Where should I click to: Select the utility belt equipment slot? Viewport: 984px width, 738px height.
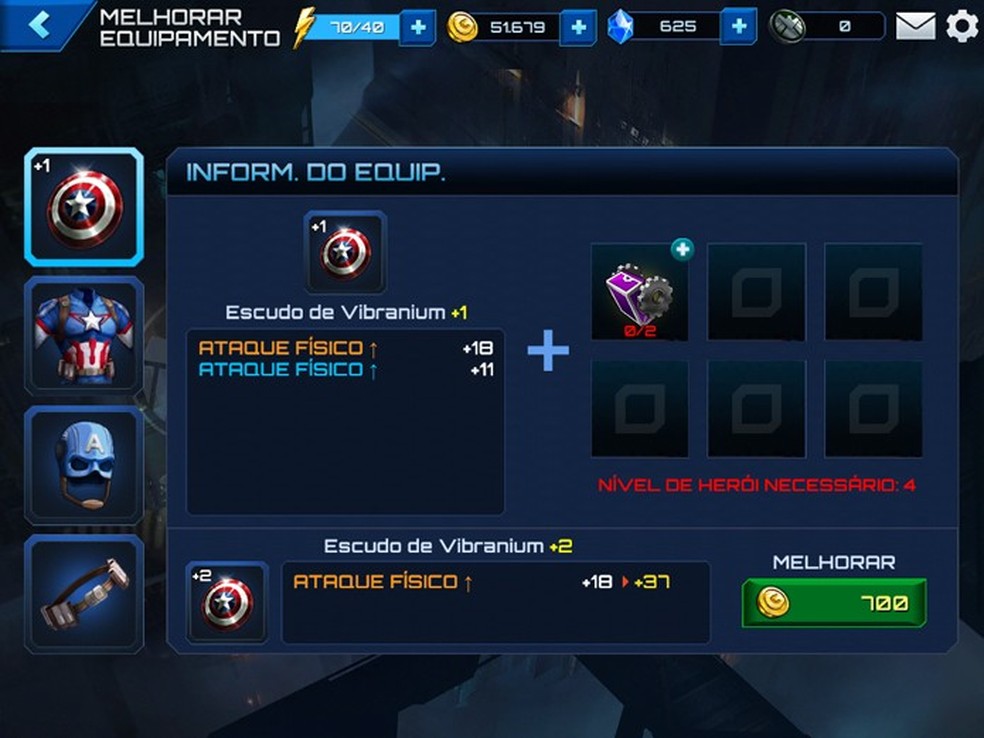pyautogui.click(x=84, y=593)
